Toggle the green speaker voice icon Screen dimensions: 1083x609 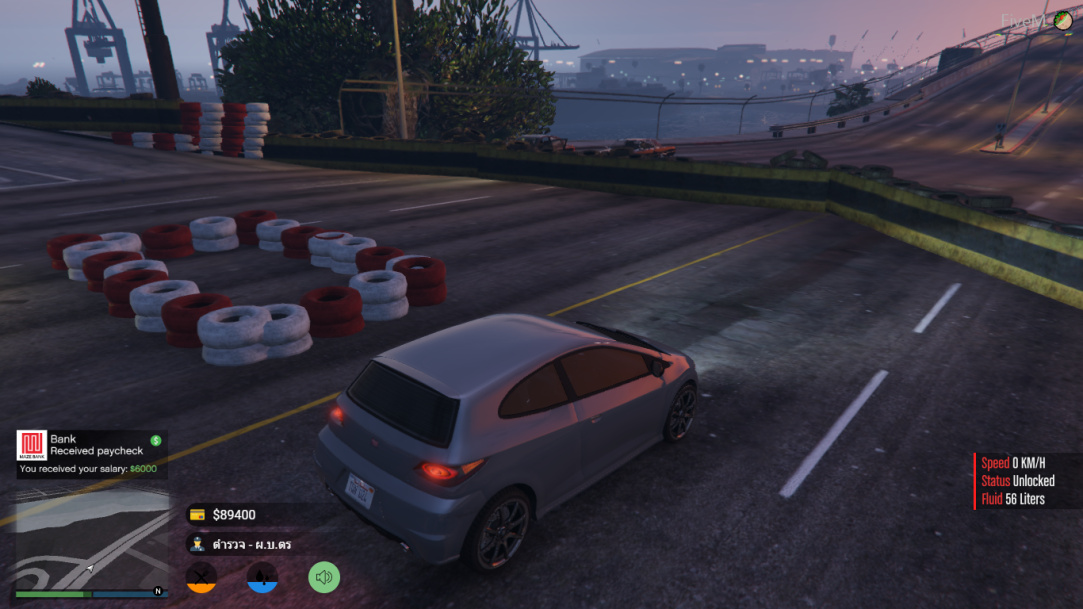pyautogui.click(x=323, y=576)
